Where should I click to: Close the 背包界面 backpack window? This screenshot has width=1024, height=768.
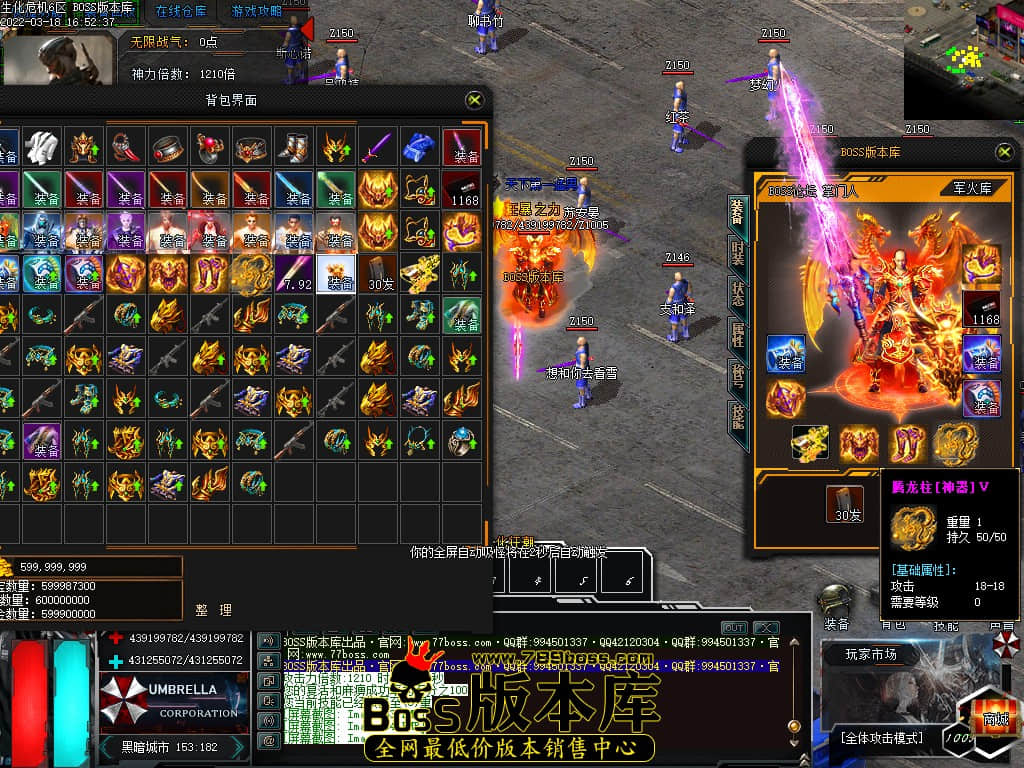475,100
